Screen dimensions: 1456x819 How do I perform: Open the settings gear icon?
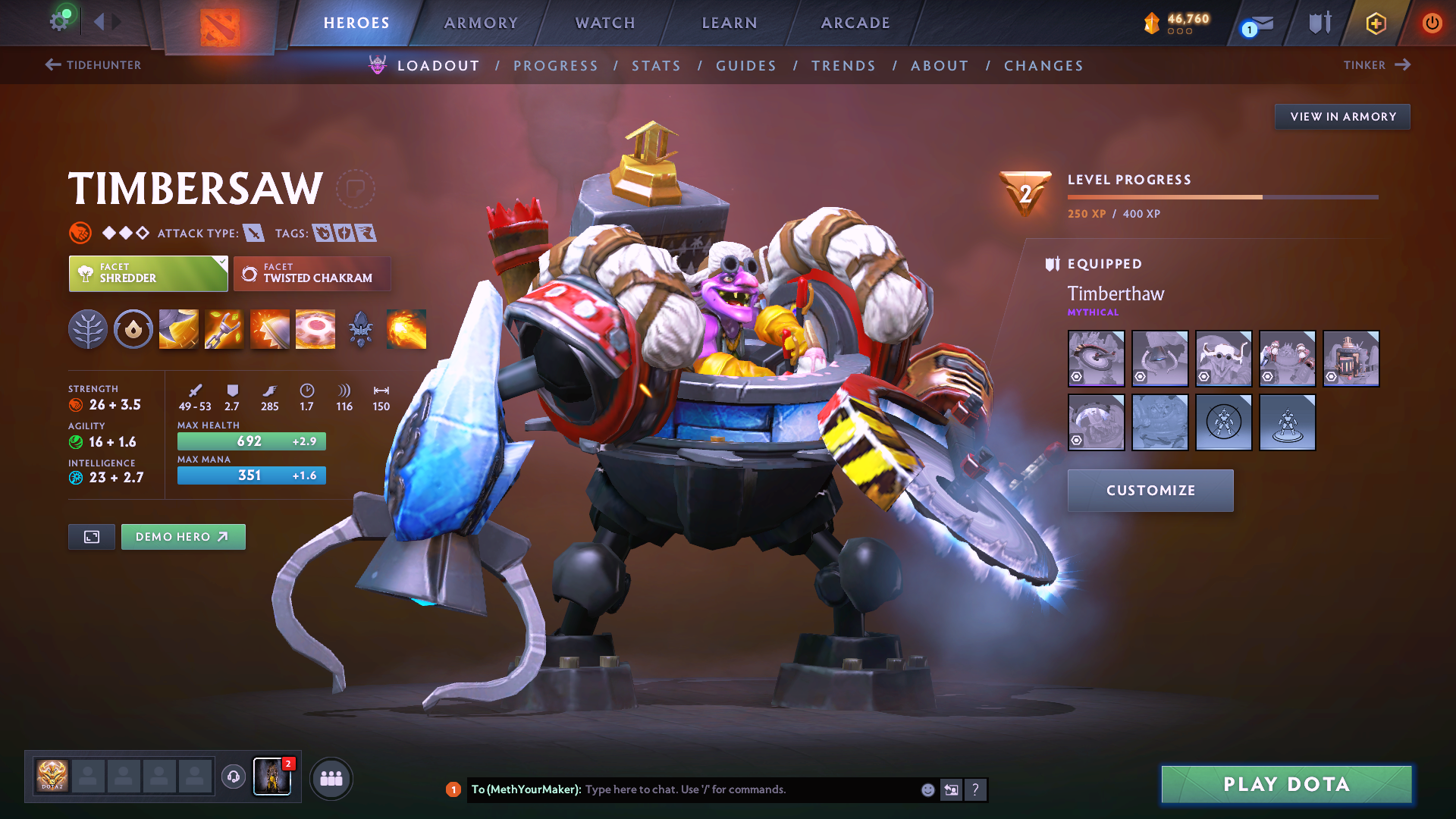click(59, 21)
